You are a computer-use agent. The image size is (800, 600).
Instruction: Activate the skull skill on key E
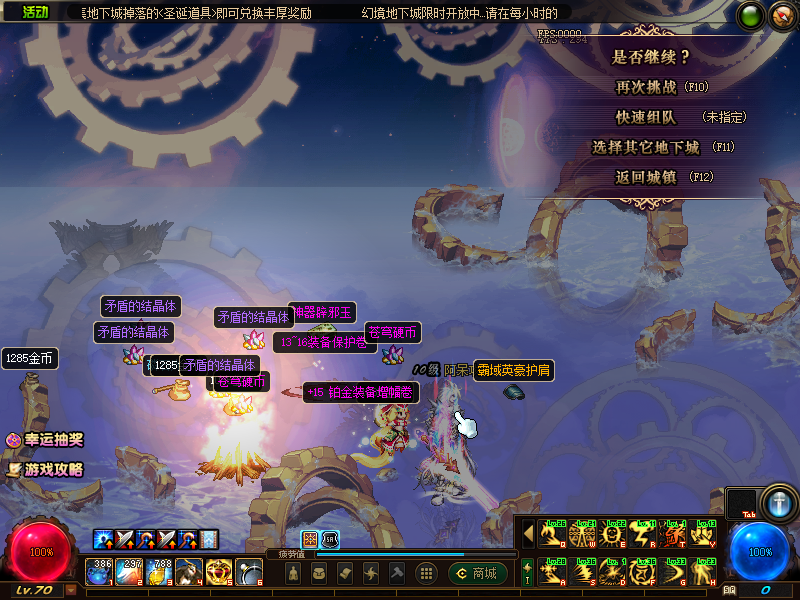(x=613, y=536)
